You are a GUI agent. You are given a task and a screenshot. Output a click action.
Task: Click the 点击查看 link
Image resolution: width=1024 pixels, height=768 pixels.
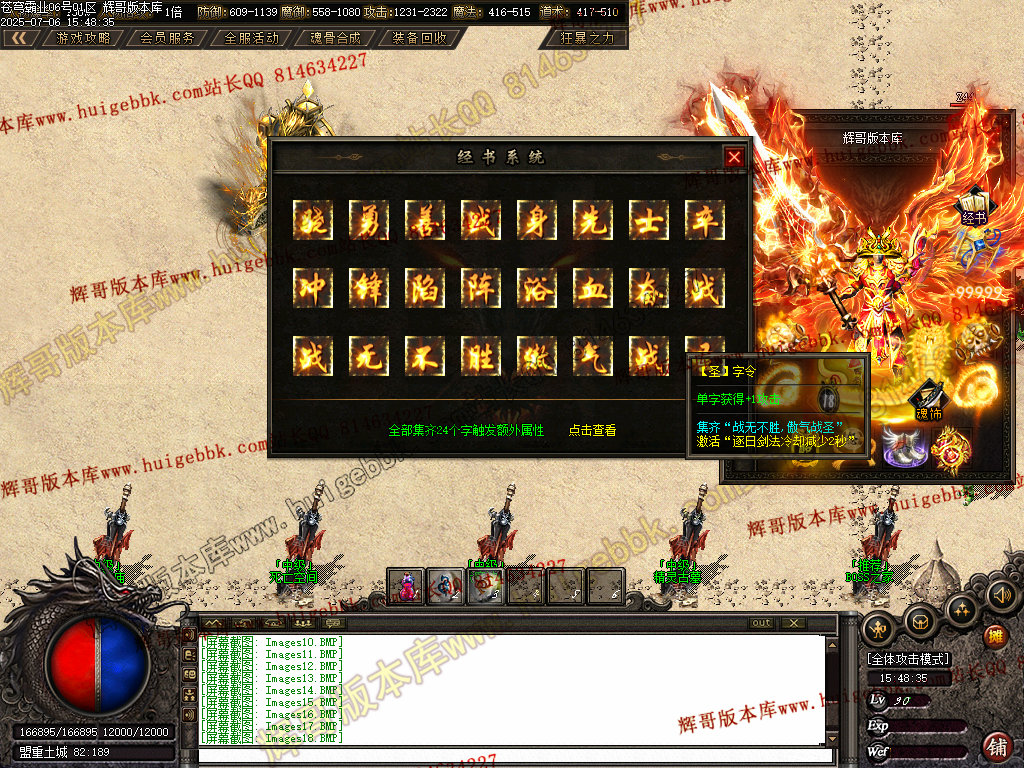(x=592, y=431)
